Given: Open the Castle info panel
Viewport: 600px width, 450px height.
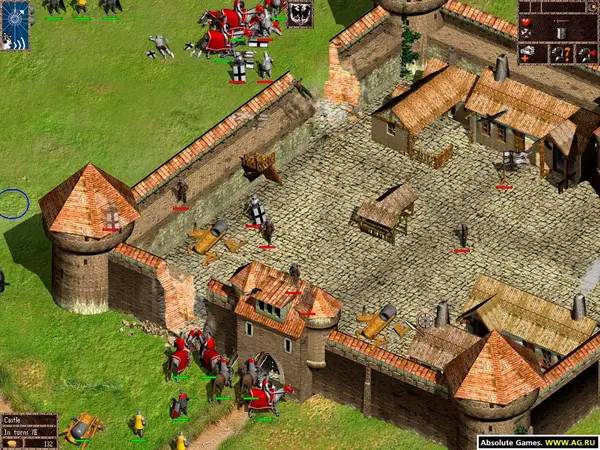Looking at the screenshot, I should (x=28, y=430).
